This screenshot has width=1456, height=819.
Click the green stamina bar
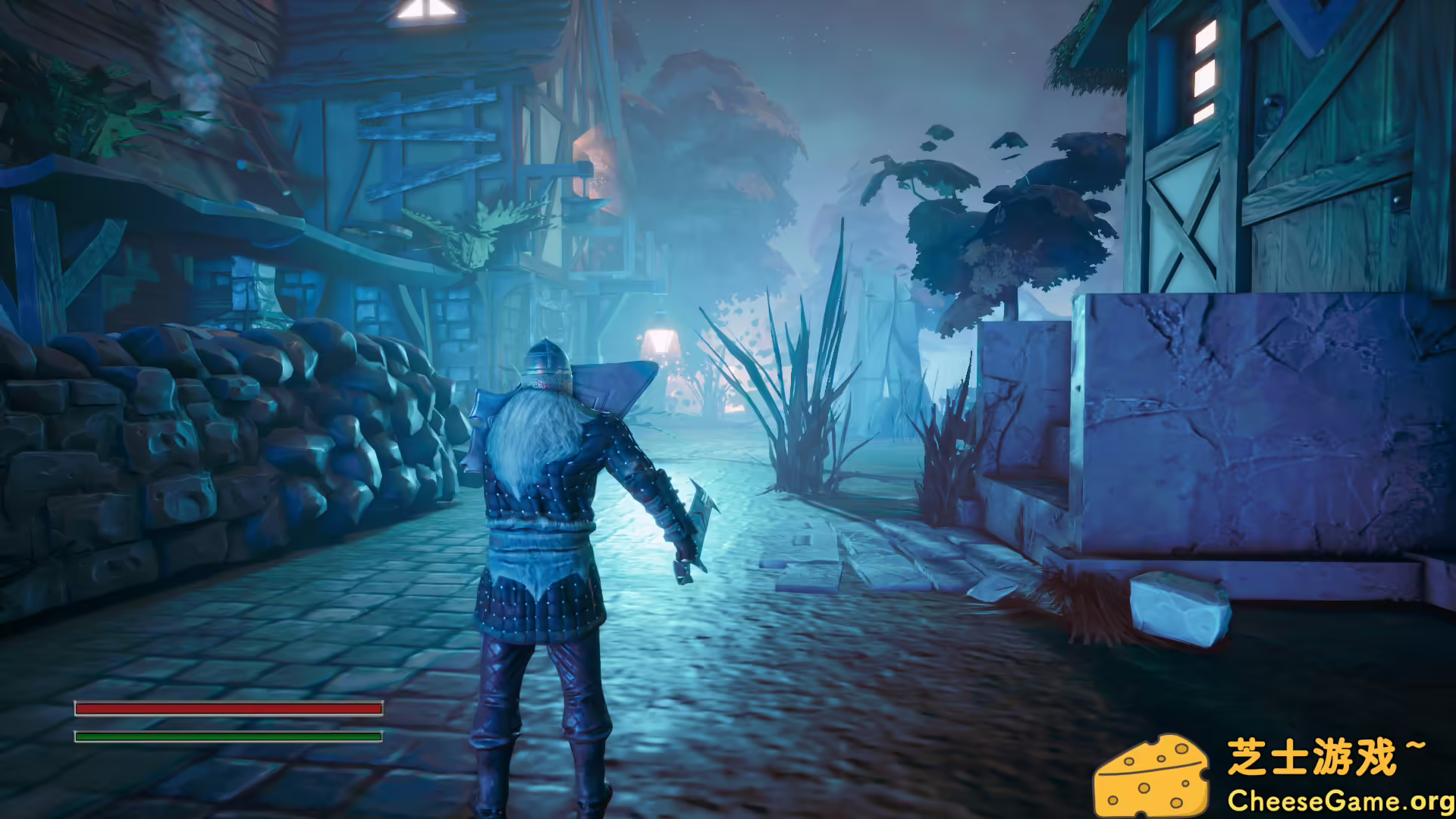pos(227,736)
